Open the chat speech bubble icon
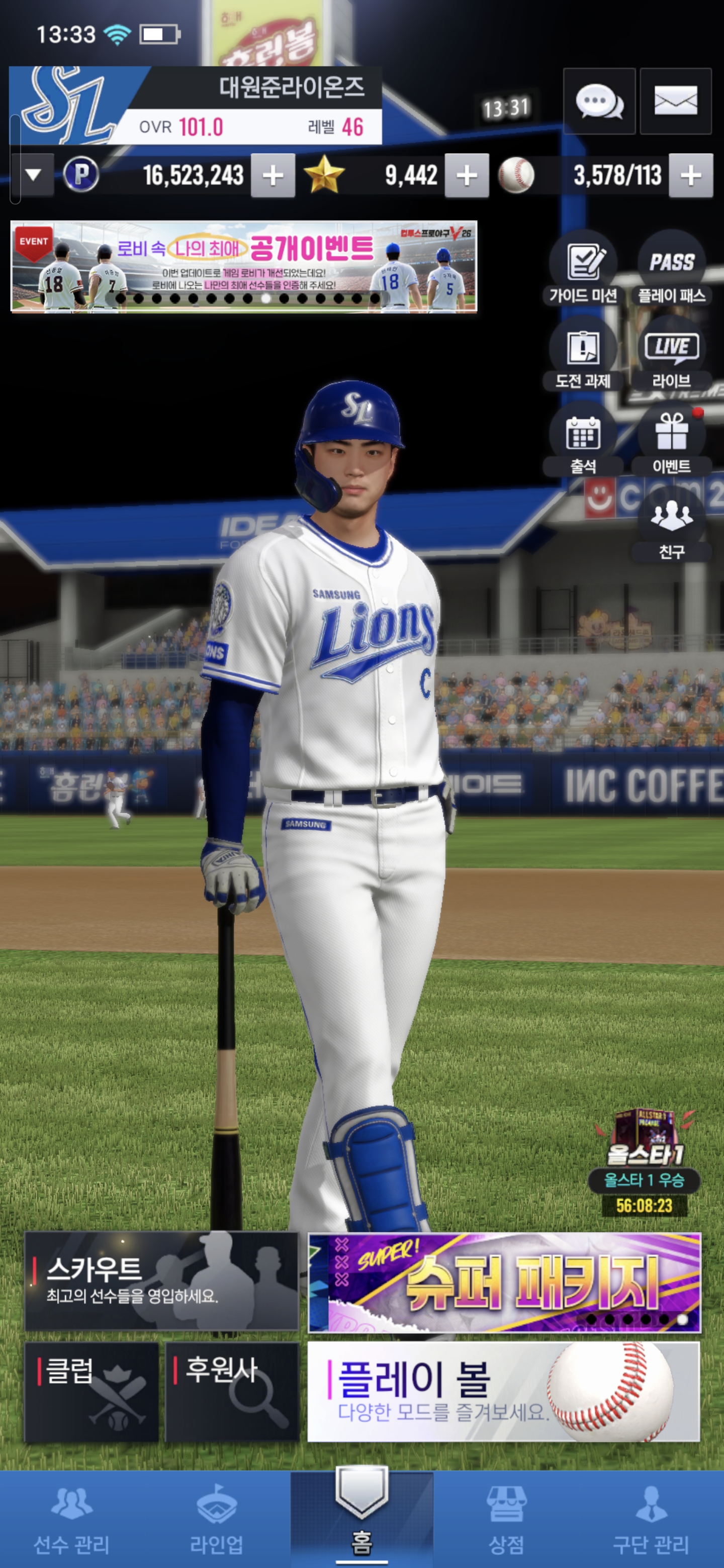Image resolution: width=724 pixels, height=1568 pixels. (x=599, y=101)
